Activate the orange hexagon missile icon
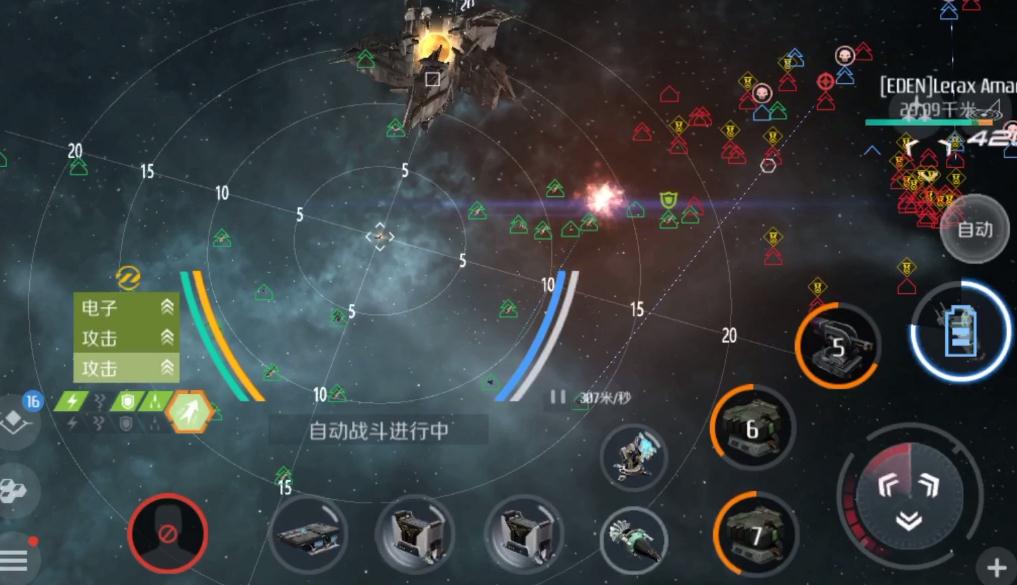The height and width of the screenshot is (585, 1017). click(187, 409)
